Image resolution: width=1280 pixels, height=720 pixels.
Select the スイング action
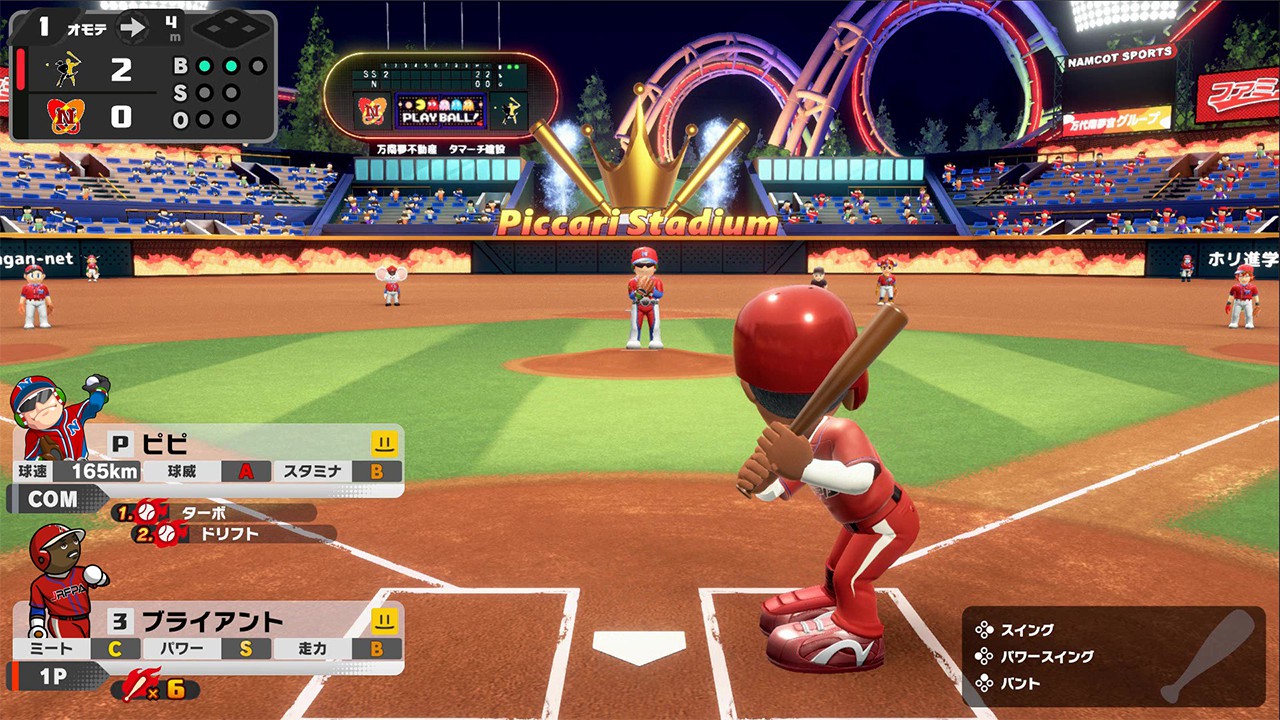1026,630
